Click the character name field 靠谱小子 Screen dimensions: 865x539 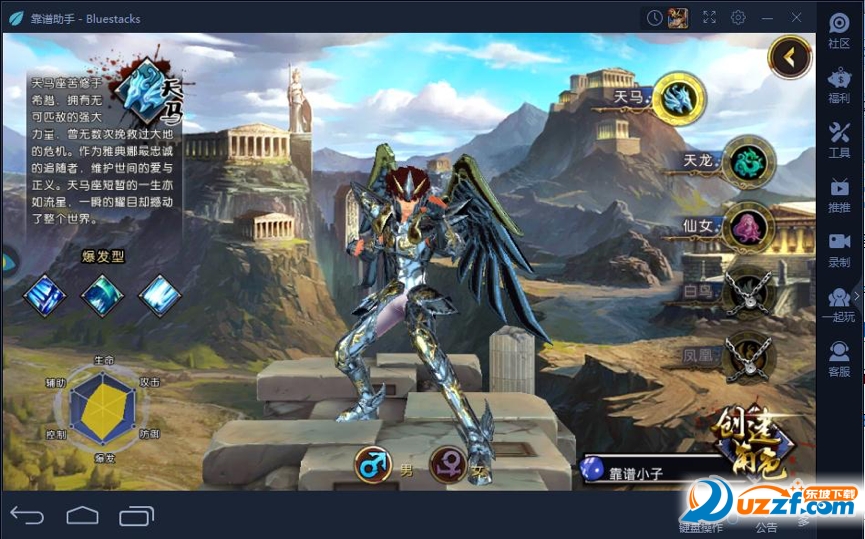pyautogui.click(x=660, y=472)
